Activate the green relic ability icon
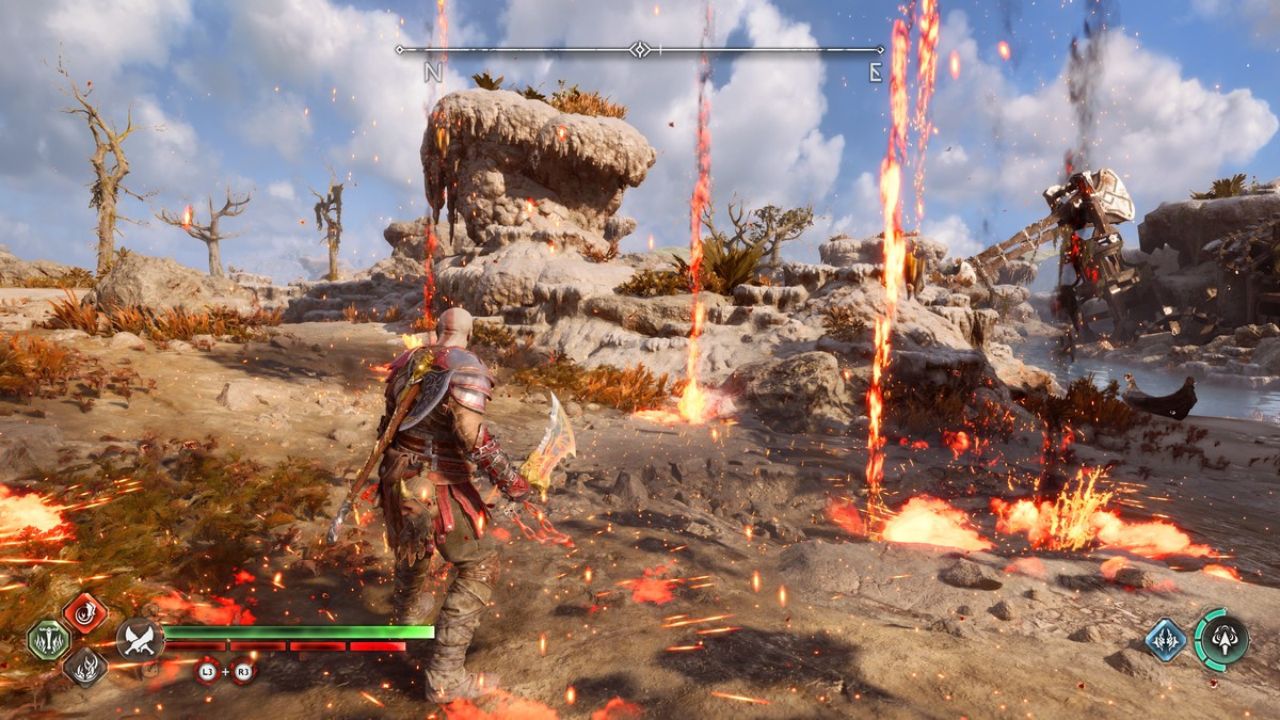This screenshot has height=720, width=1280. [x=47, y=640]
